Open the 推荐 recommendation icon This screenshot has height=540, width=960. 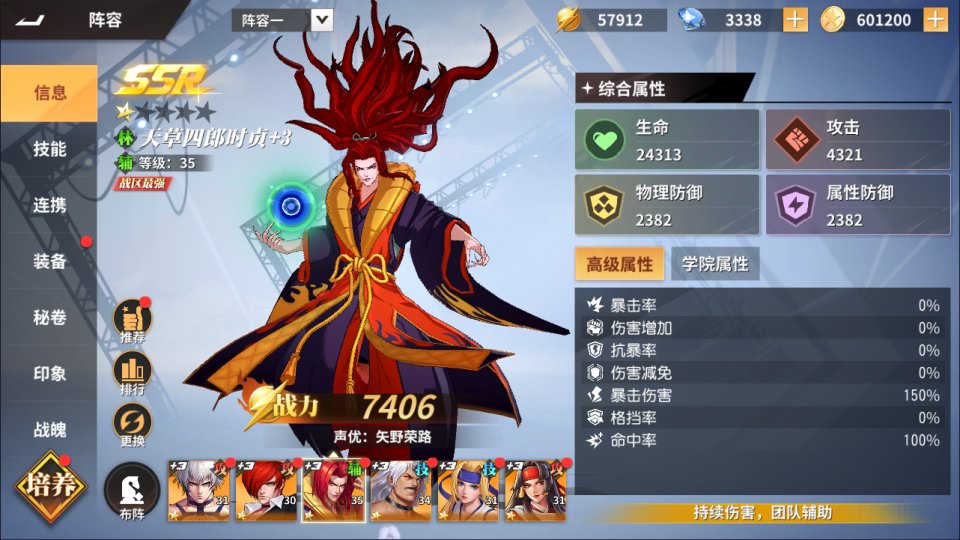[132, 321]
